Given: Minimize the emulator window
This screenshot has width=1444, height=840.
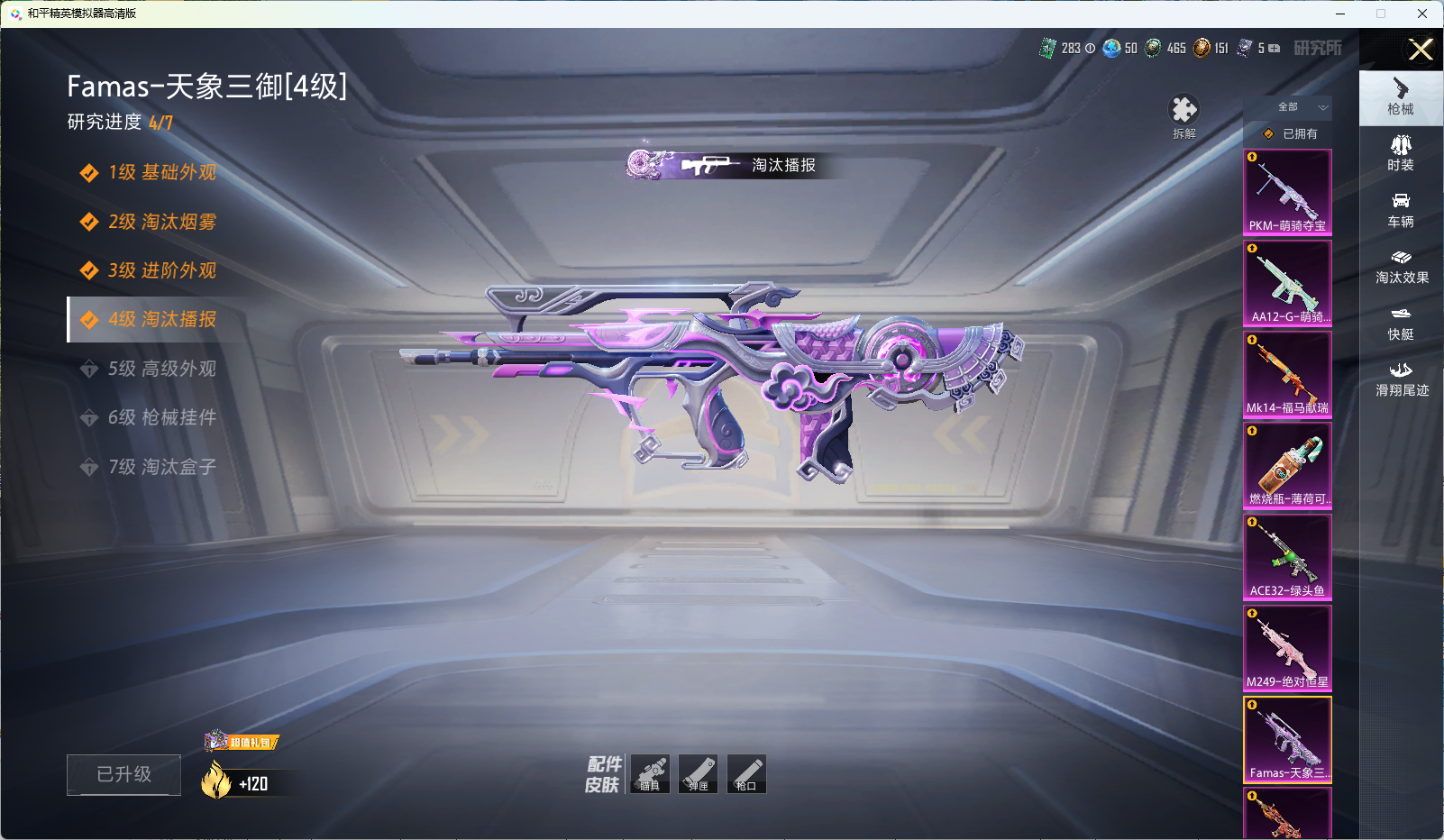Looking at the screenshot, I should [1340, 14].
